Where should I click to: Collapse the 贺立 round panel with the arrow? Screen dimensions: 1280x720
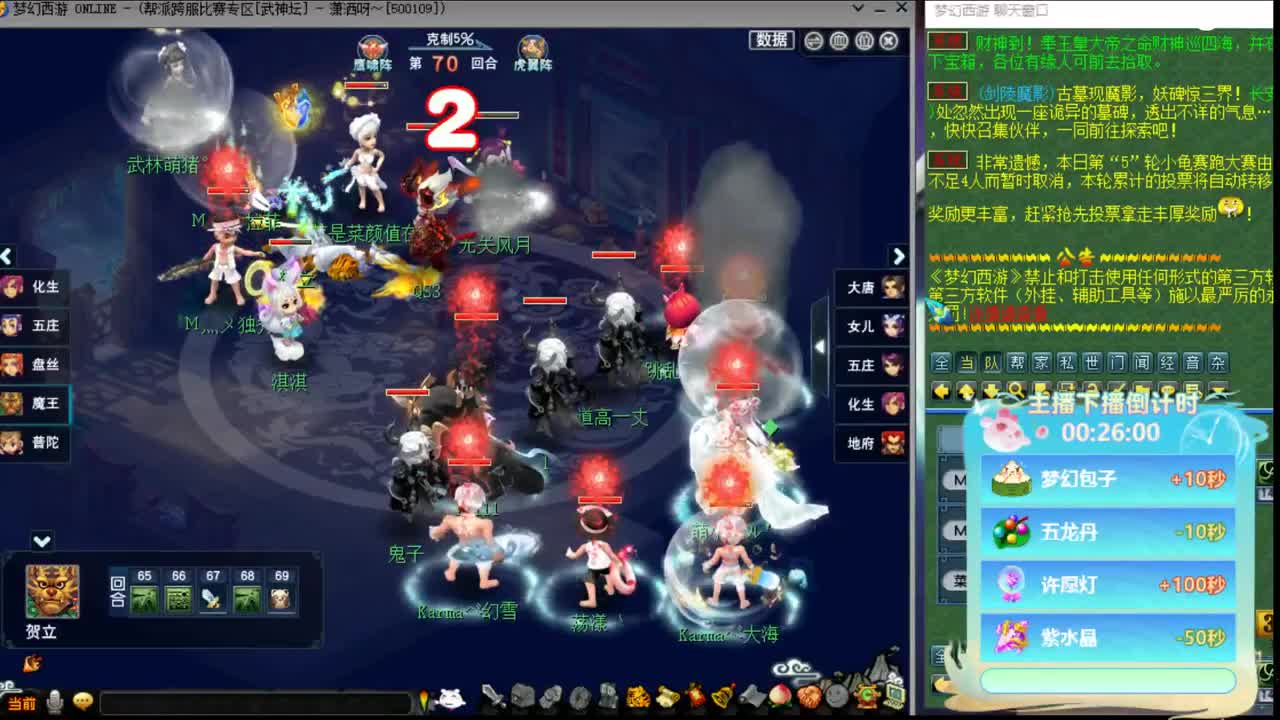pos(40,542)
